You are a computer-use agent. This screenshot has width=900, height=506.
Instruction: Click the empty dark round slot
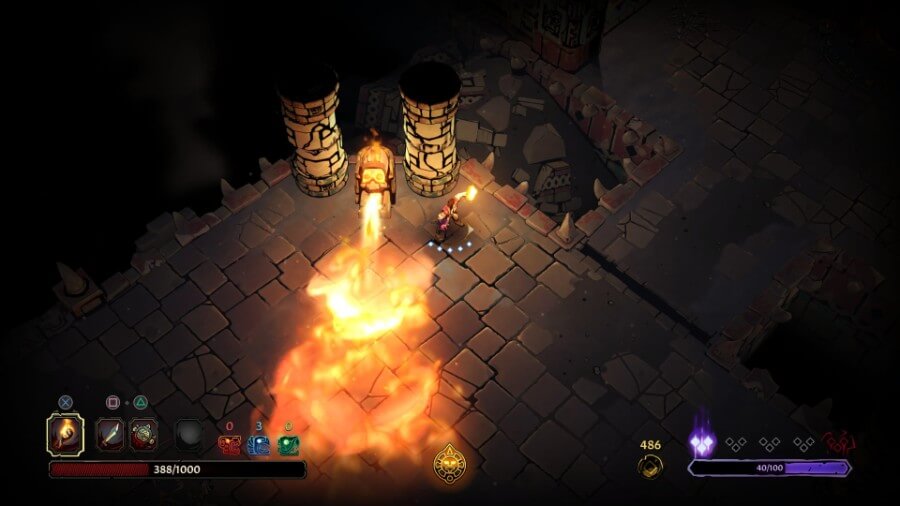click(190, 435)
